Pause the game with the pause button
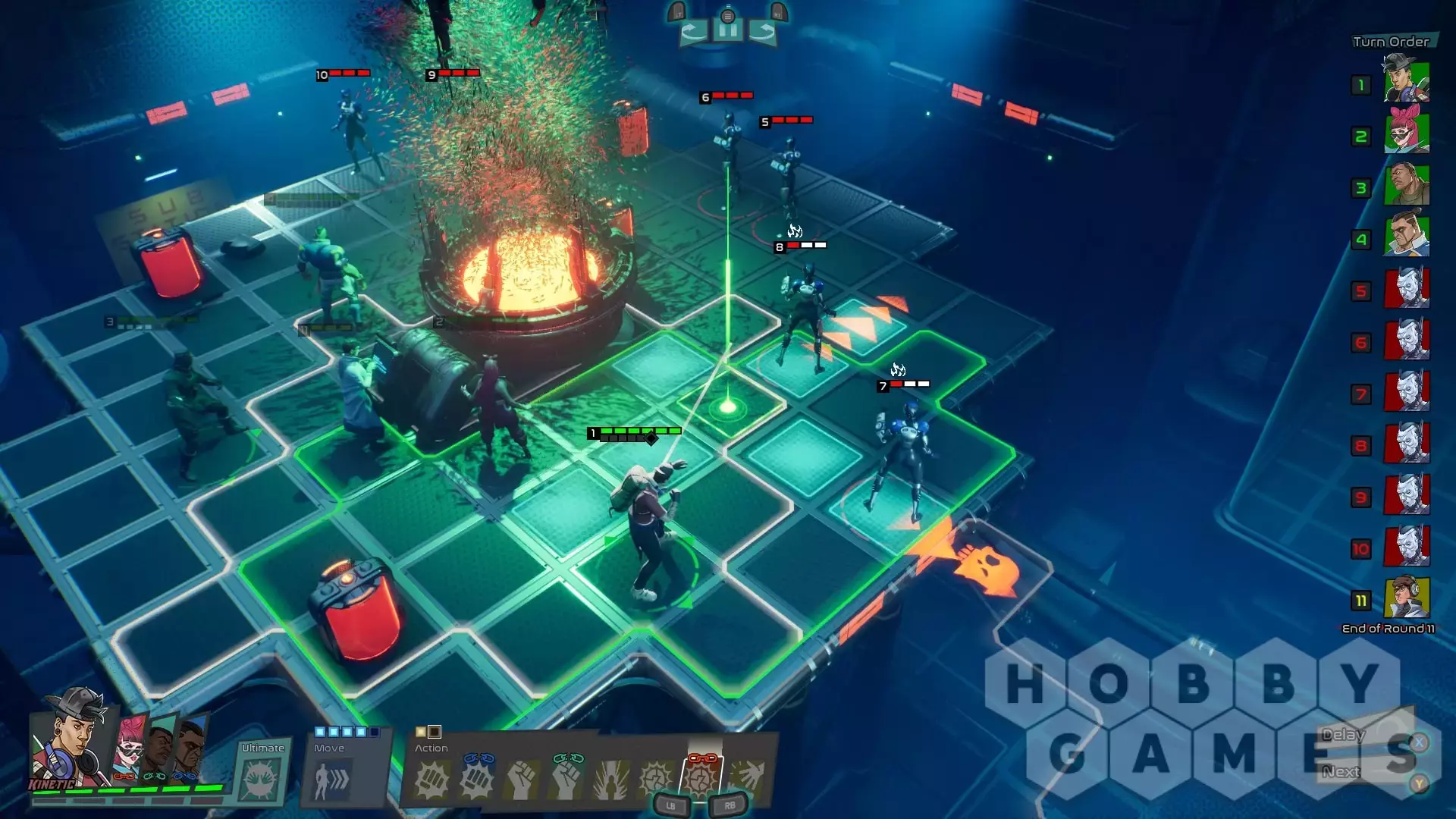Screen dimensions: 1456x819 click(728, 31)
